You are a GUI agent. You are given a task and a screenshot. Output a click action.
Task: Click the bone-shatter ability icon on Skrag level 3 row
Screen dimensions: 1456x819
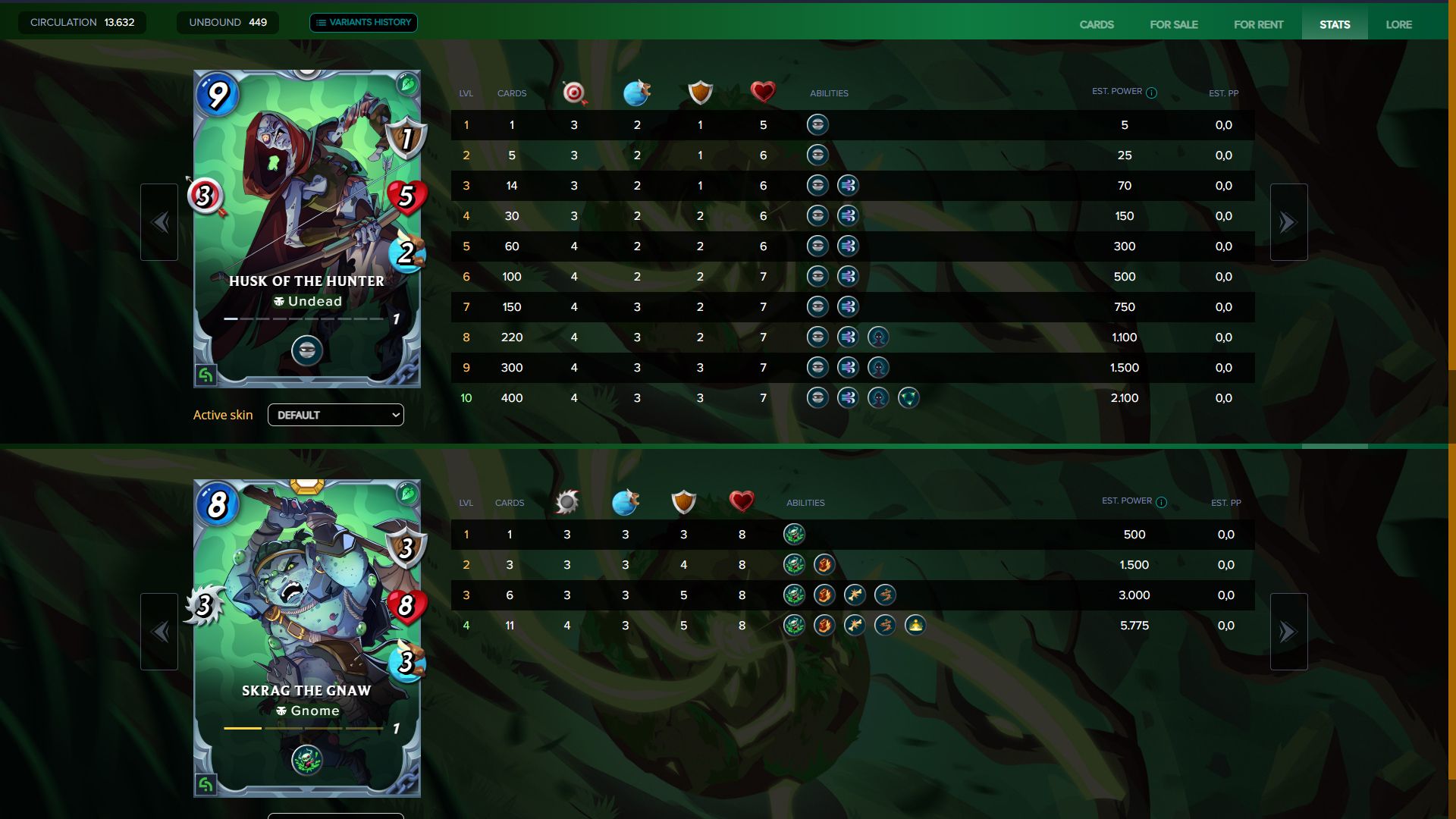click(x=853, y=595)
